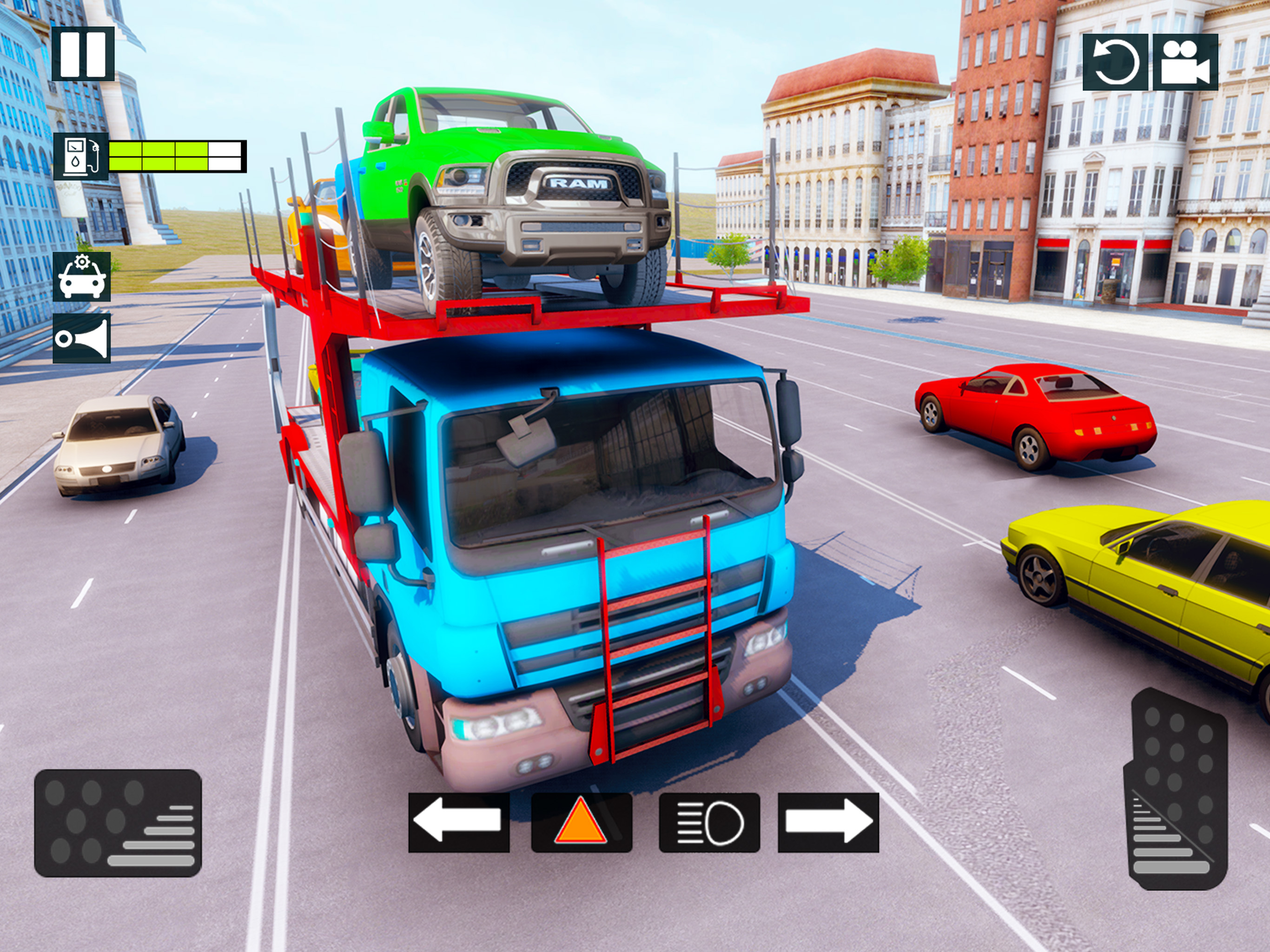Activate the left turn arrow

pyautogui.click(x=458, y=822)
